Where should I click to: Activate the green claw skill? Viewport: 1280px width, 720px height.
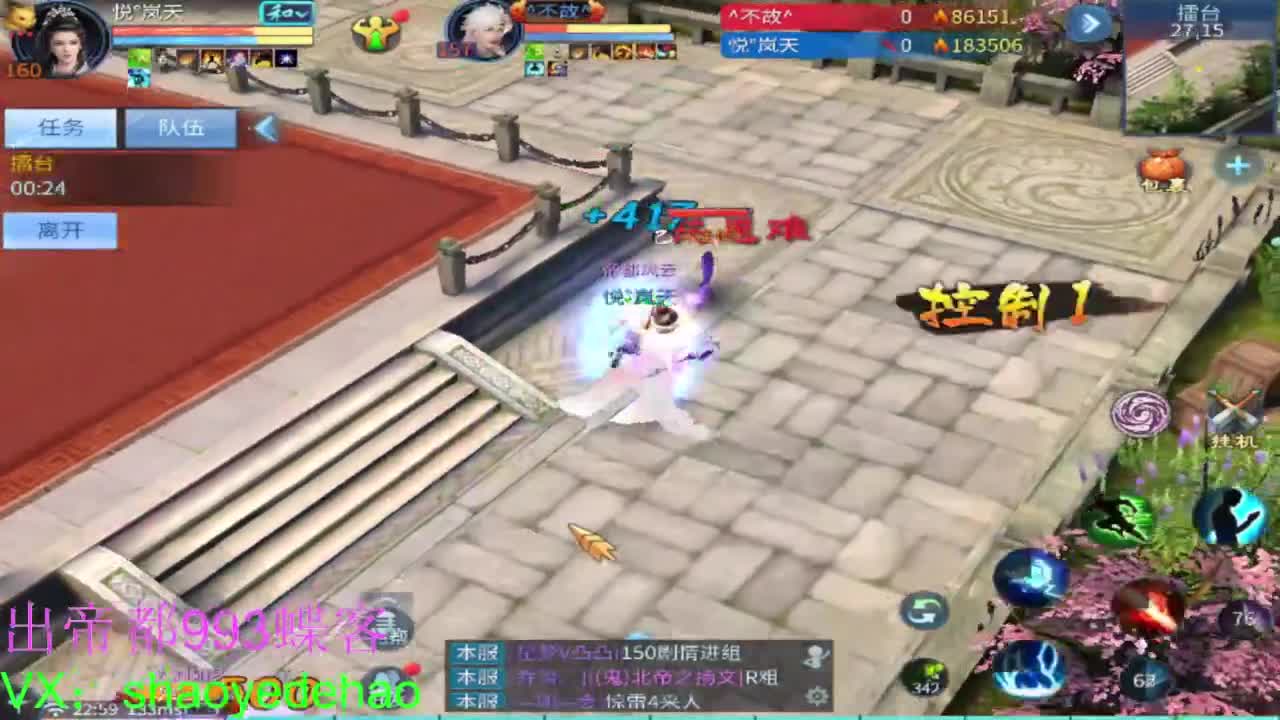[x=1122, y=516]
